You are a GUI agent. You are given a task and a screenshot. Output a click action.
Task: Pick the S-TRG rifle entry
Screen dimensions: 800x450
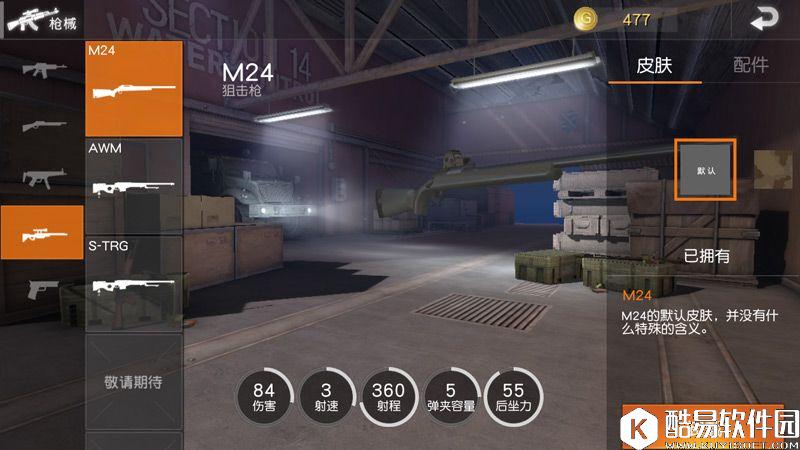(134, 281)
